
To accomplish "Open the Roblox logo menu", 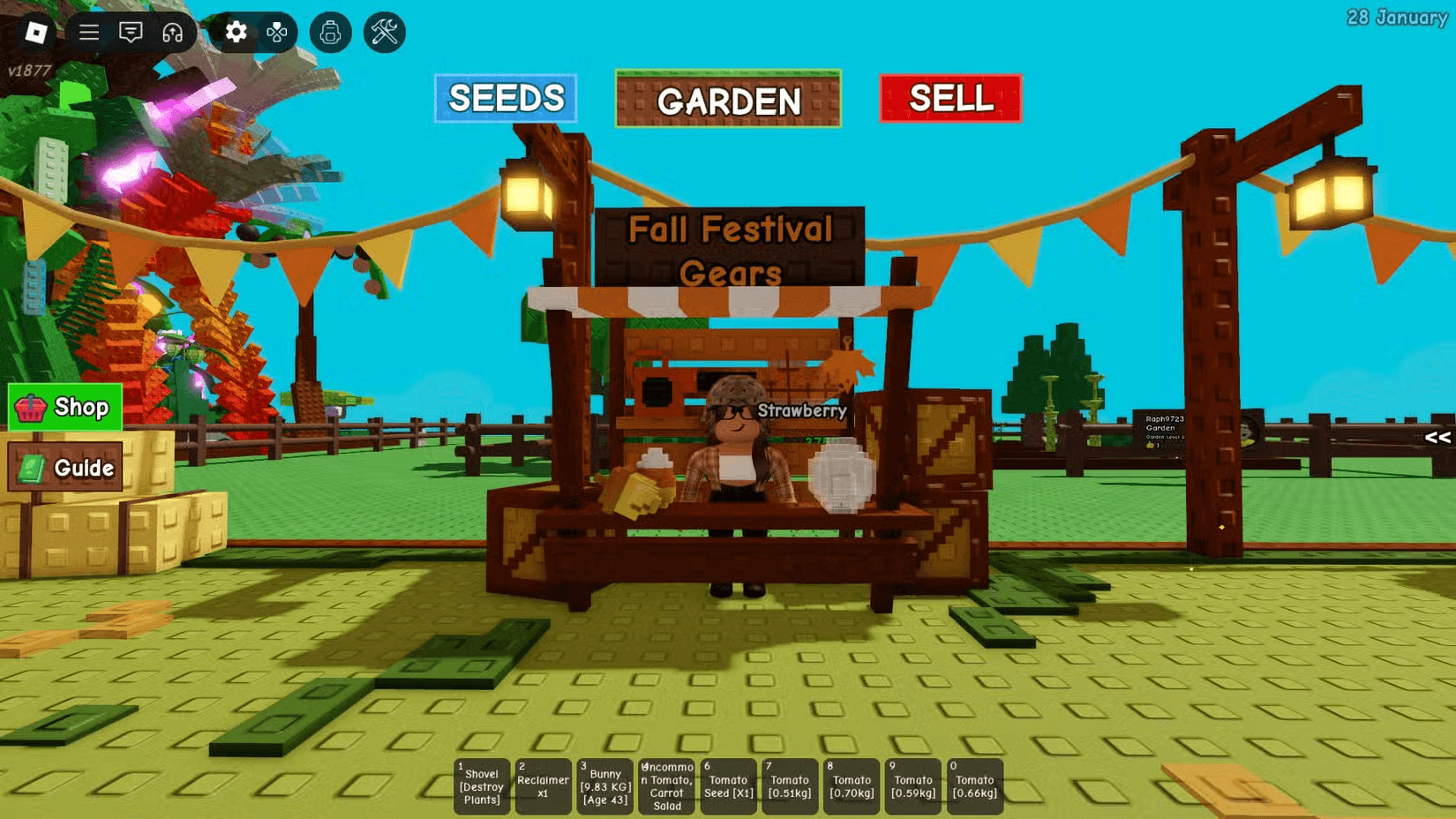I will (36, 33).
